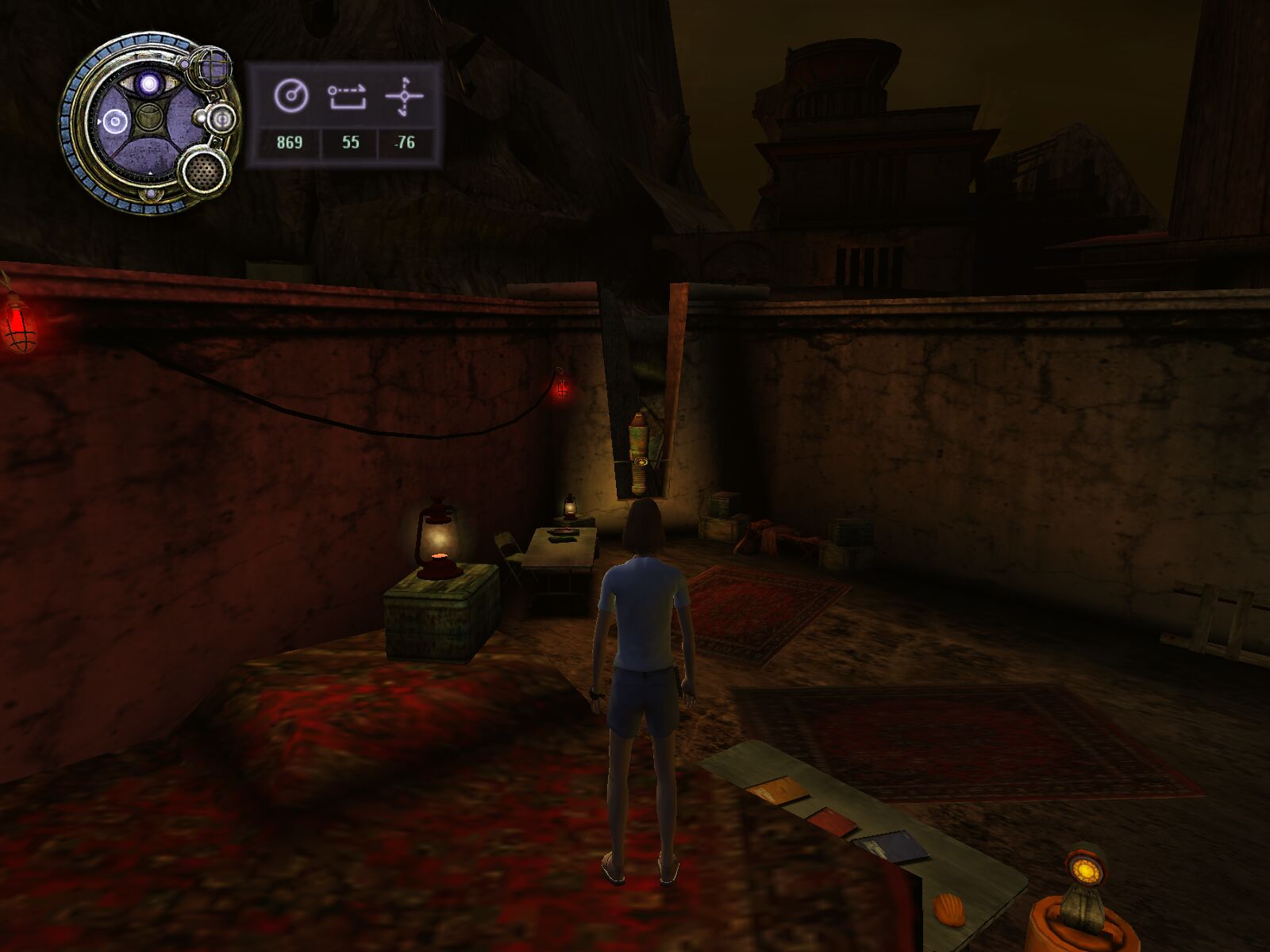The image size is (1270, 952).
Task: Click the concentric circle marker on the KI dial
Action: click(x=114, y=121)
